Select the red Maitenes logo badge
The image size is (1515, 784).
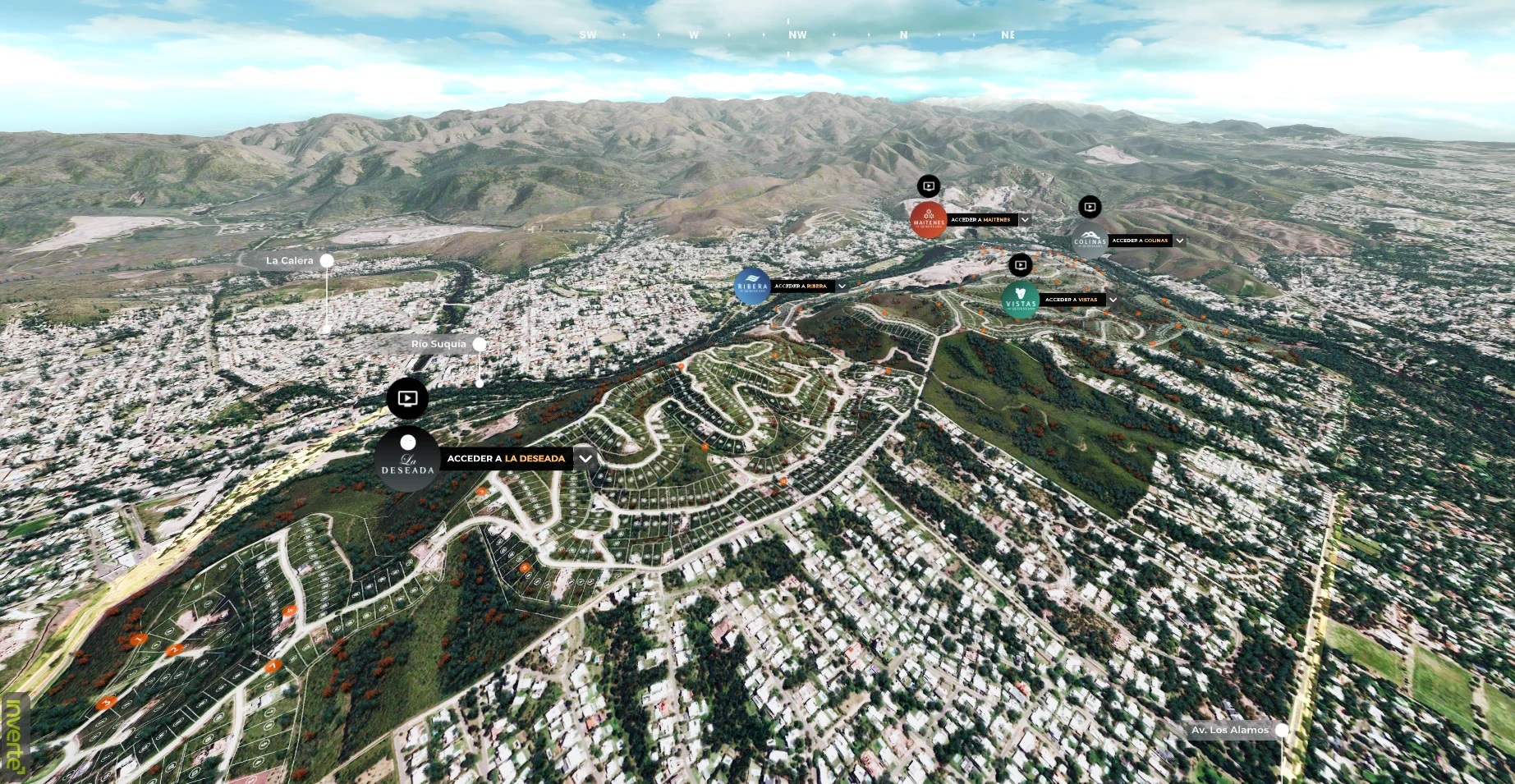(x=929, y=220)
